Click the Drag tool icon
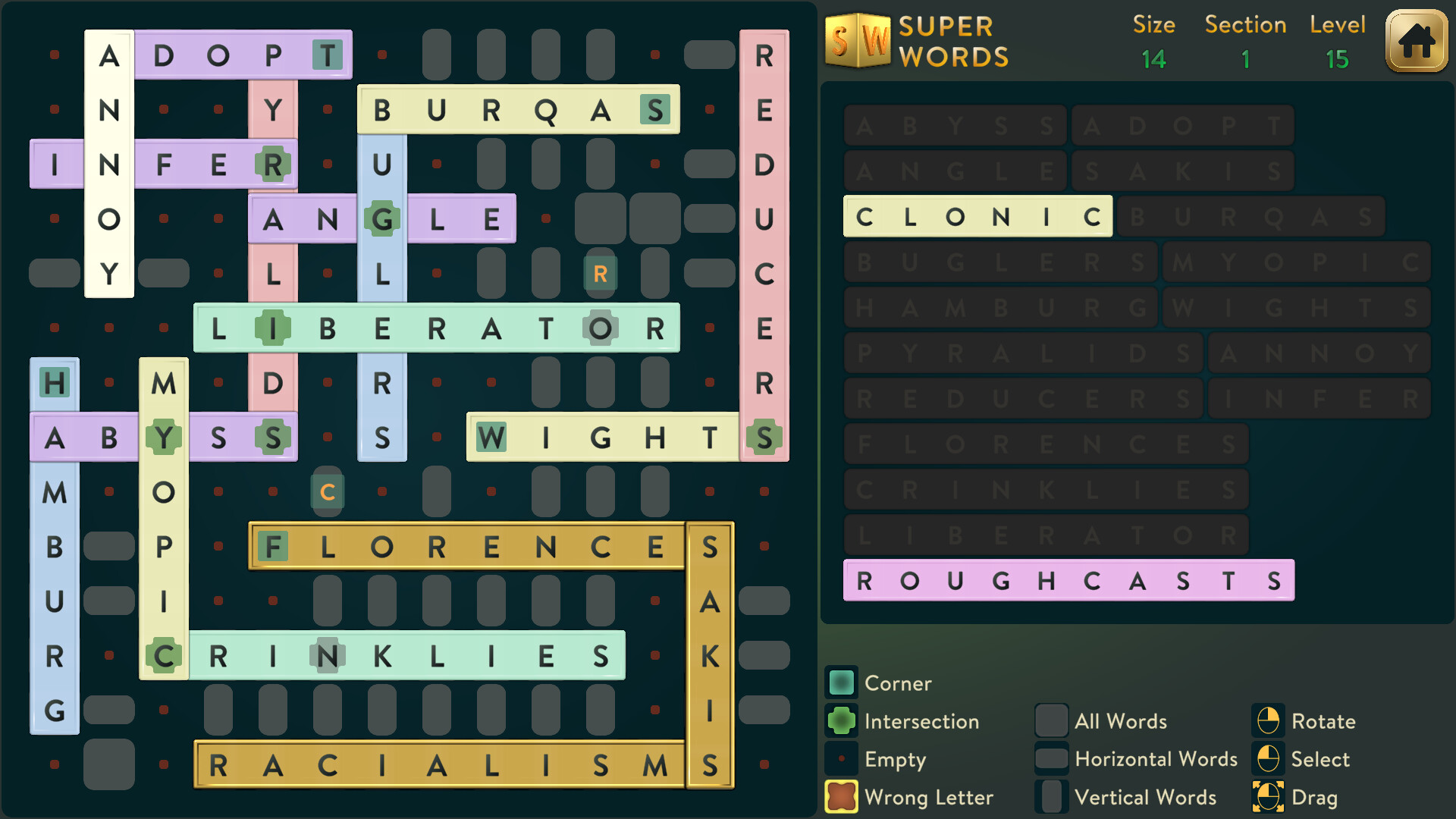 pos(1268,797)
